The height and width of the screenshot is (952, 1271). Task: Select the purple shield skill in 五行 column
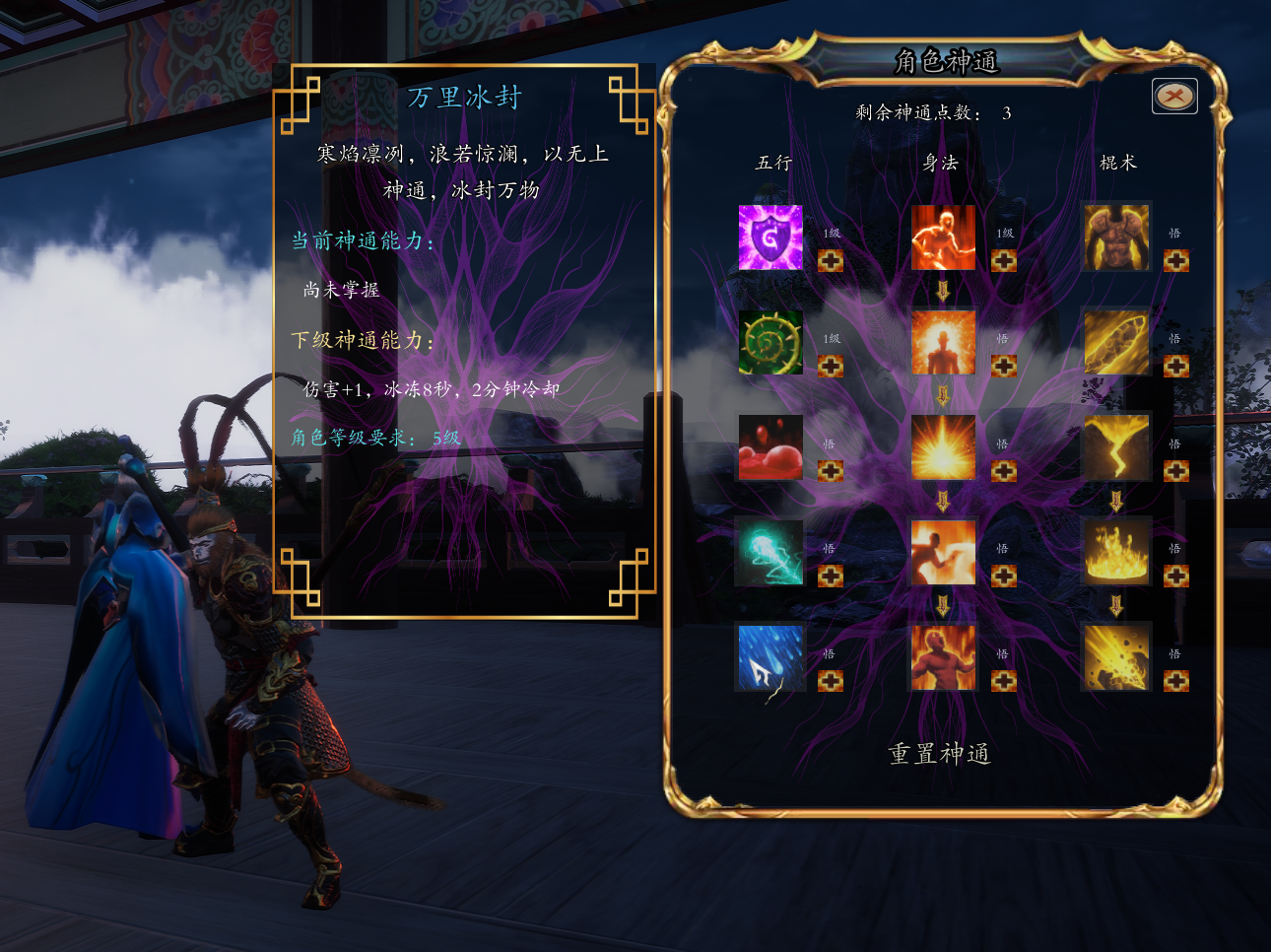(769, 237)
